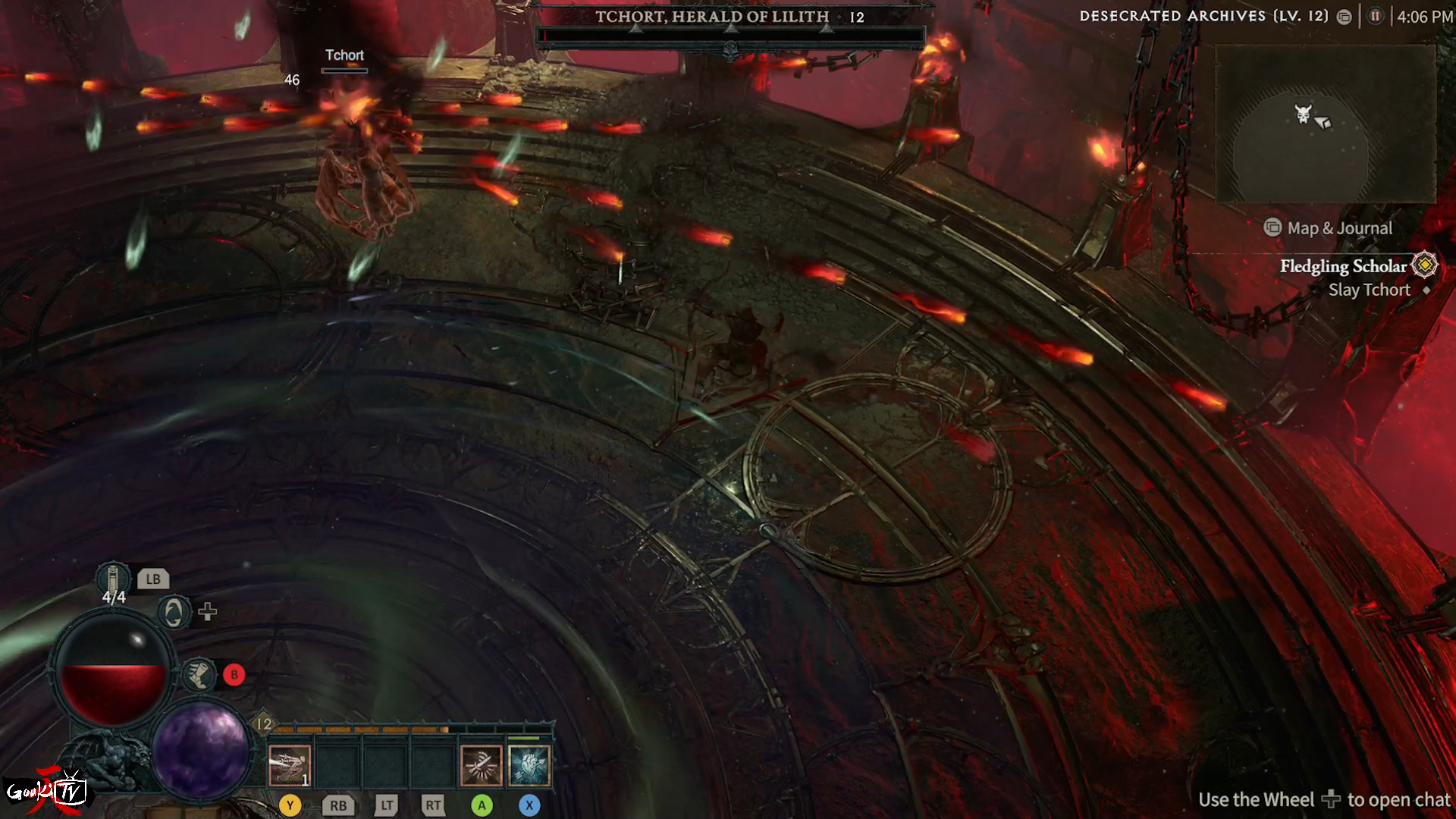Open the emote wheel icon

174,611
